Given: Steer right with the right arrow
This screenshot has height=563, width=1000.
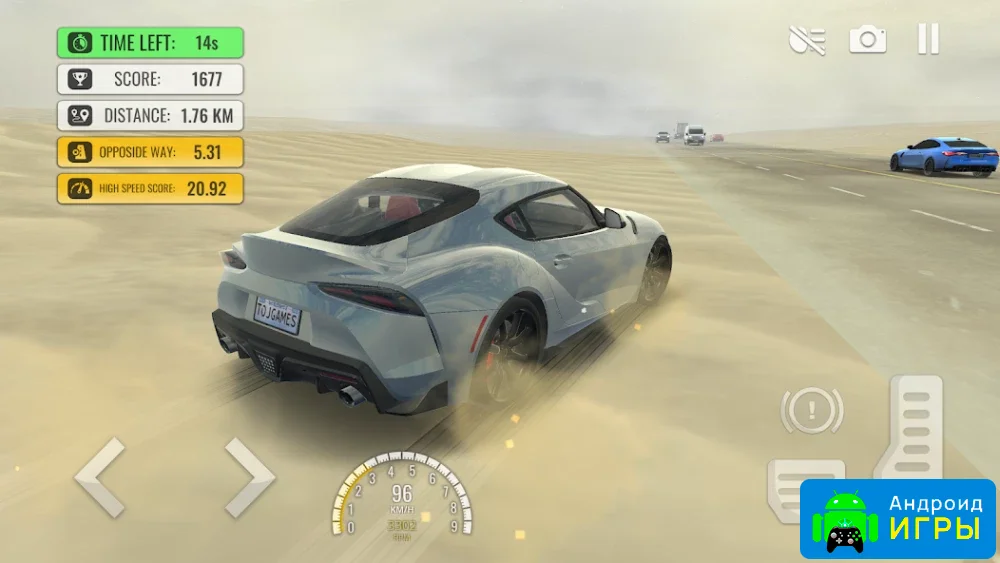Looking at the screenshot, I should (x=249, y=477).
